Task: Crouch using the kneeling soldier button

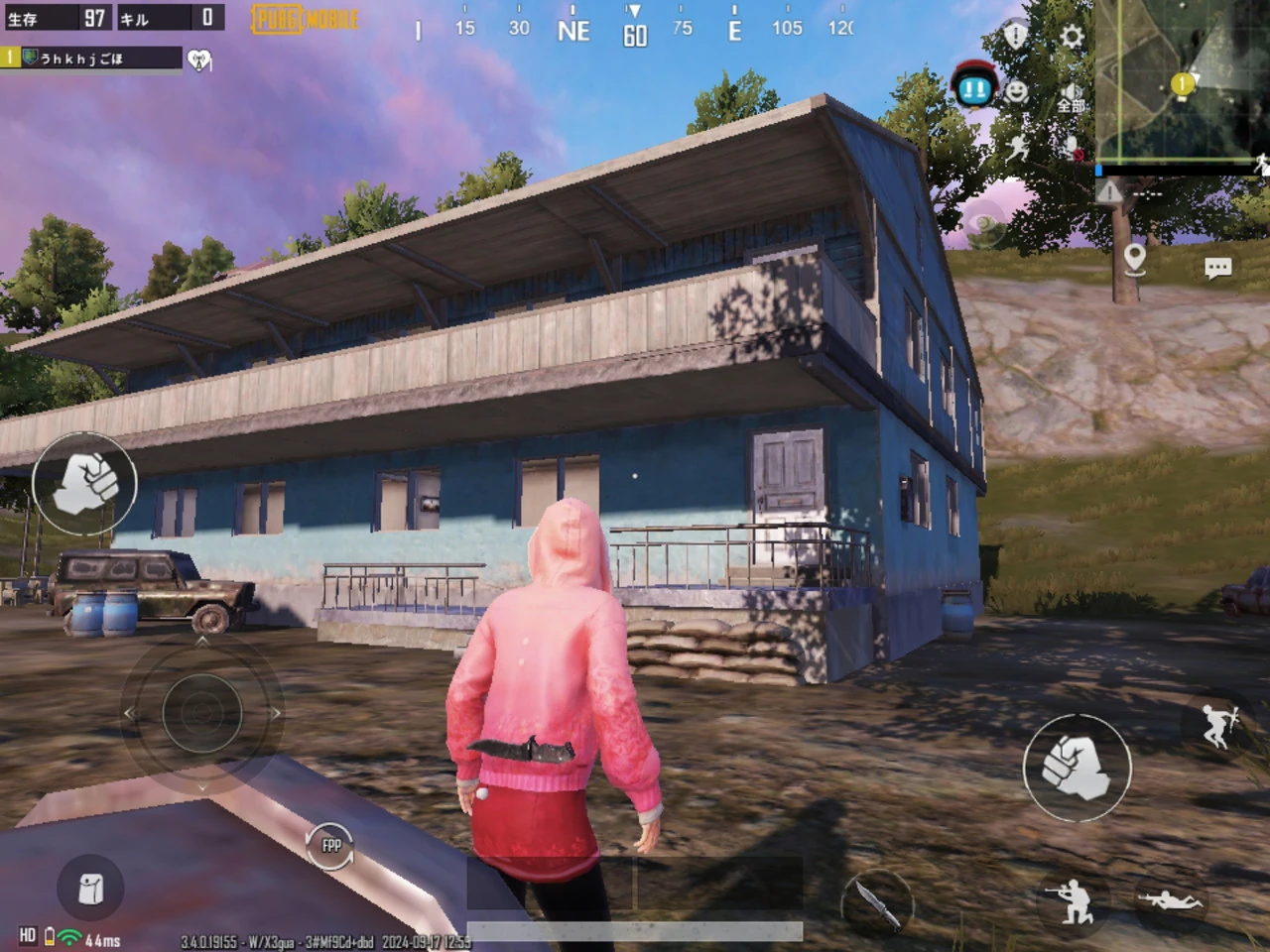Action: 1071,900
